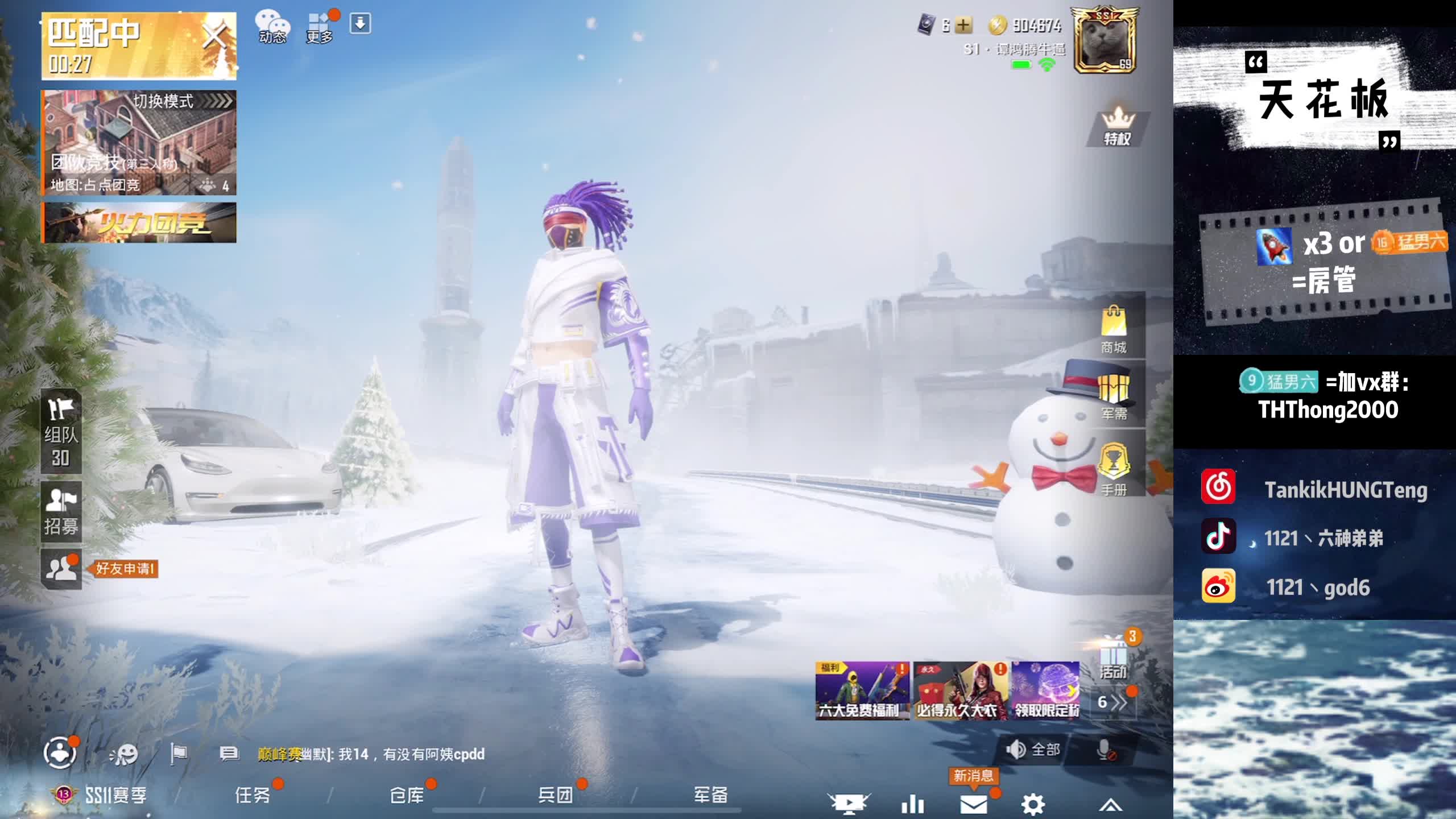This screenshot has width=1456, height=819.
Task: Switch to the 仓库 inventory tab
Action: [x=407, y=795]
